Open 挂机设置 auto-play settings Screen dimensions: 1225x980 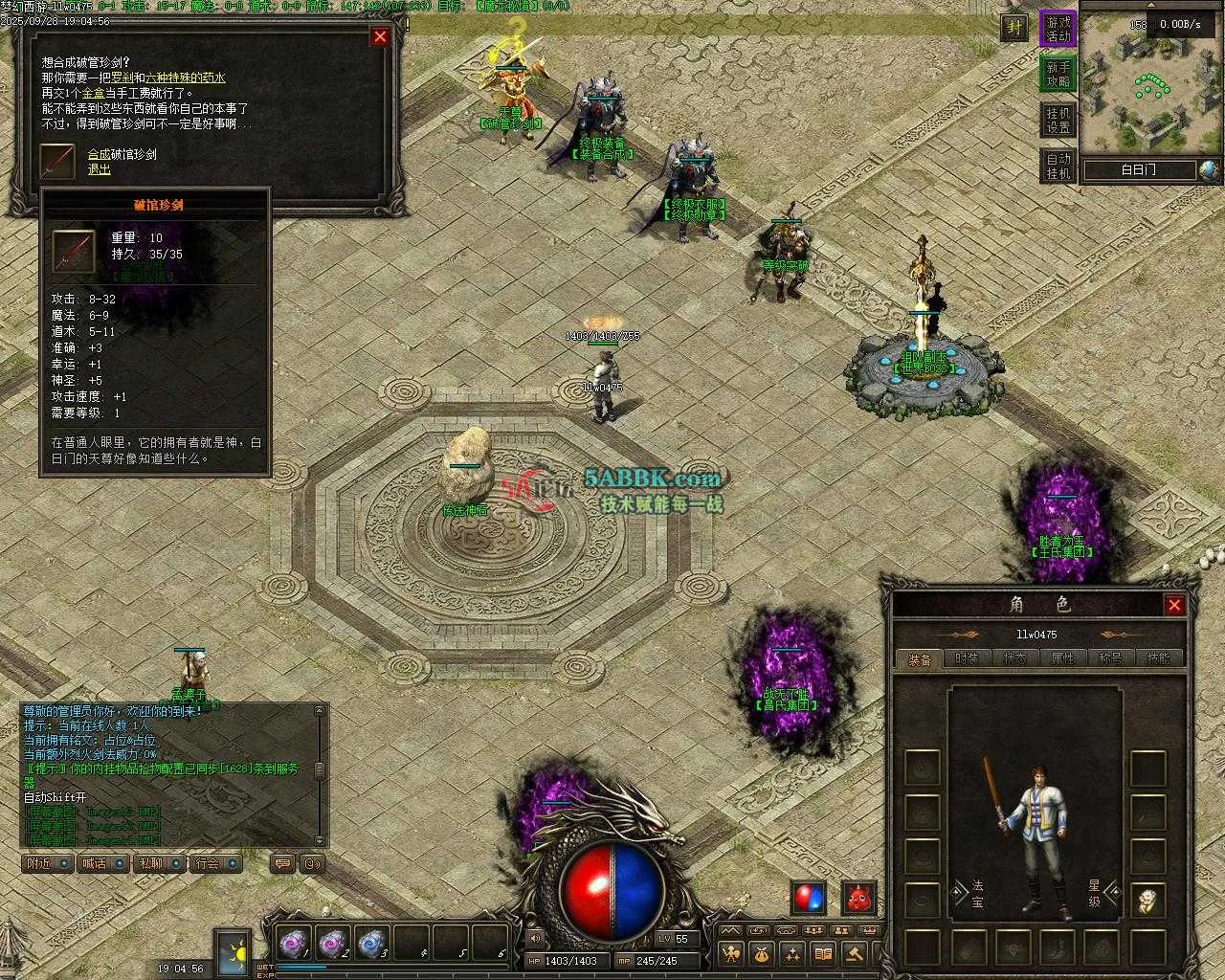1058,120
